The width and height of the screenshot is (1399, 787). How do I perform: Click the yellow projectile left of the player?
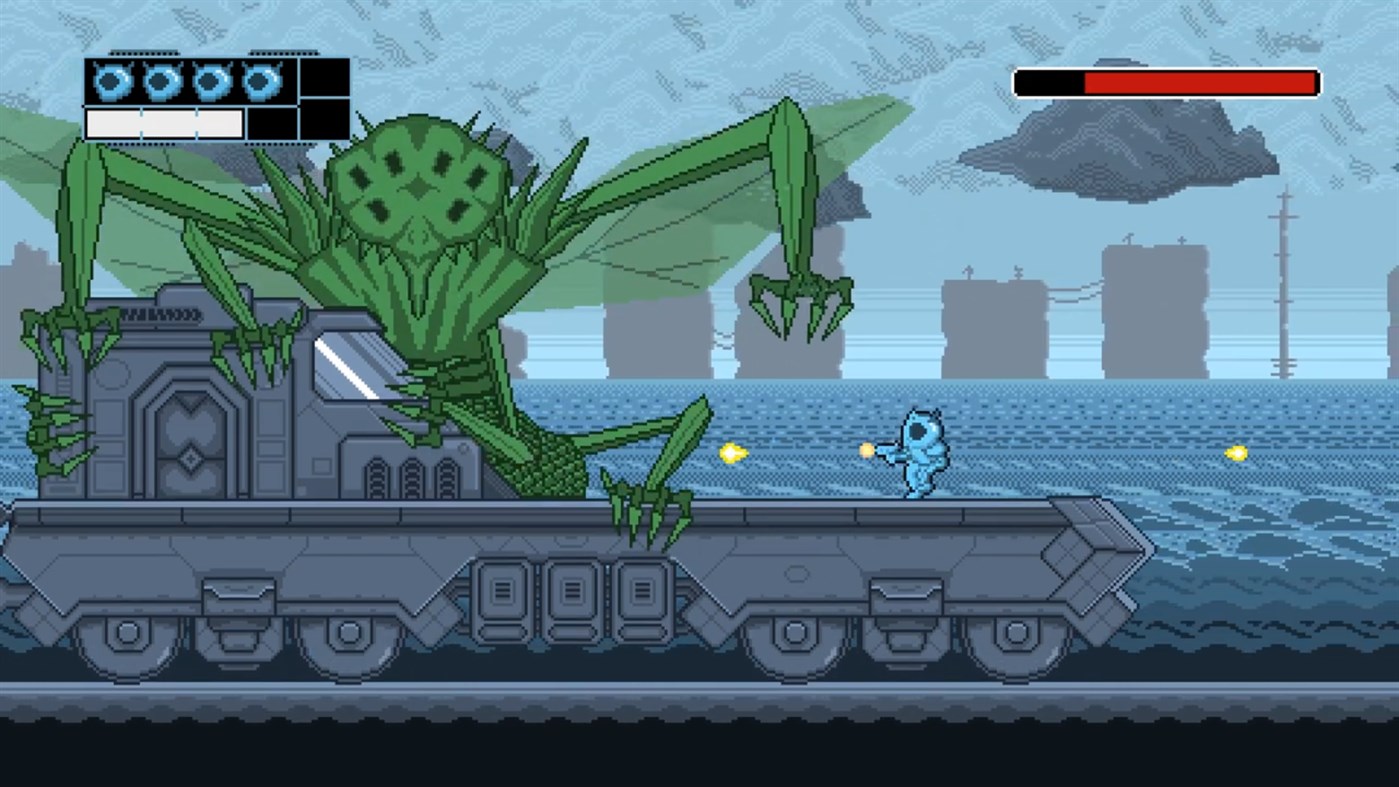[x=733, y=453]
